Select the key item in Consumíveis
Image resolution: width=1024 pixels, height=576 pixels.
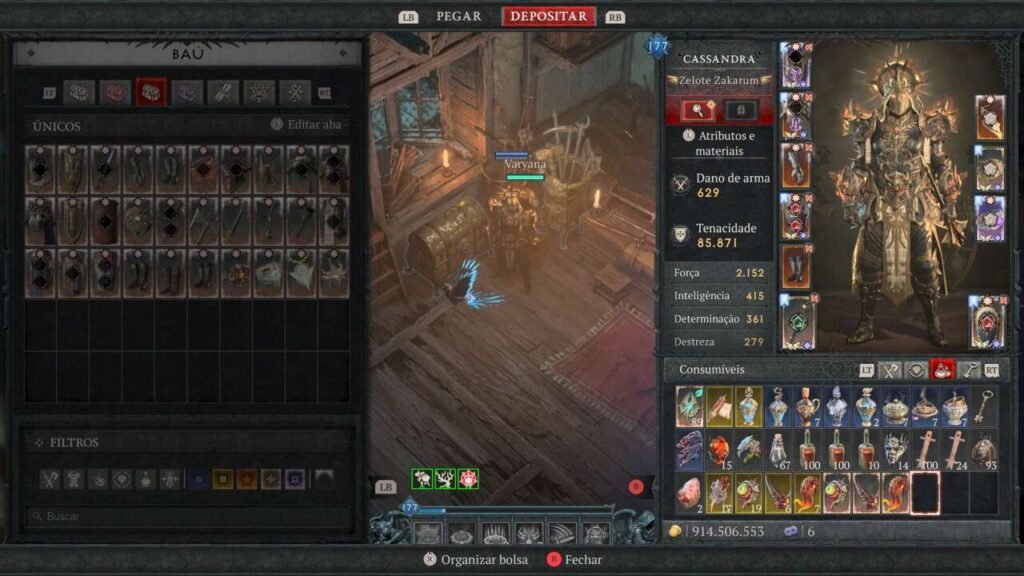(984, 407)
